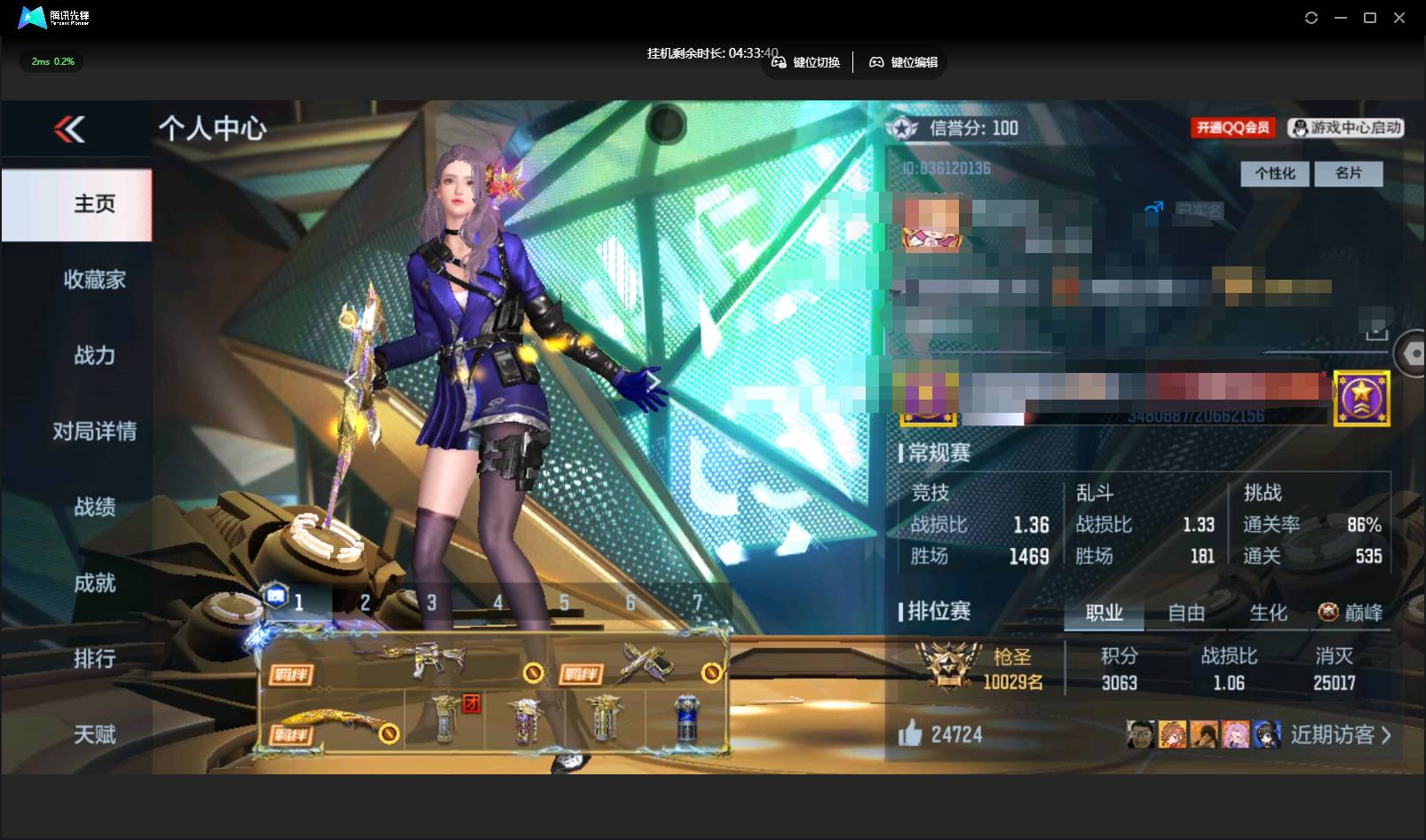
Task: Choose loadout slot number 2
Action: coord(365,603)
